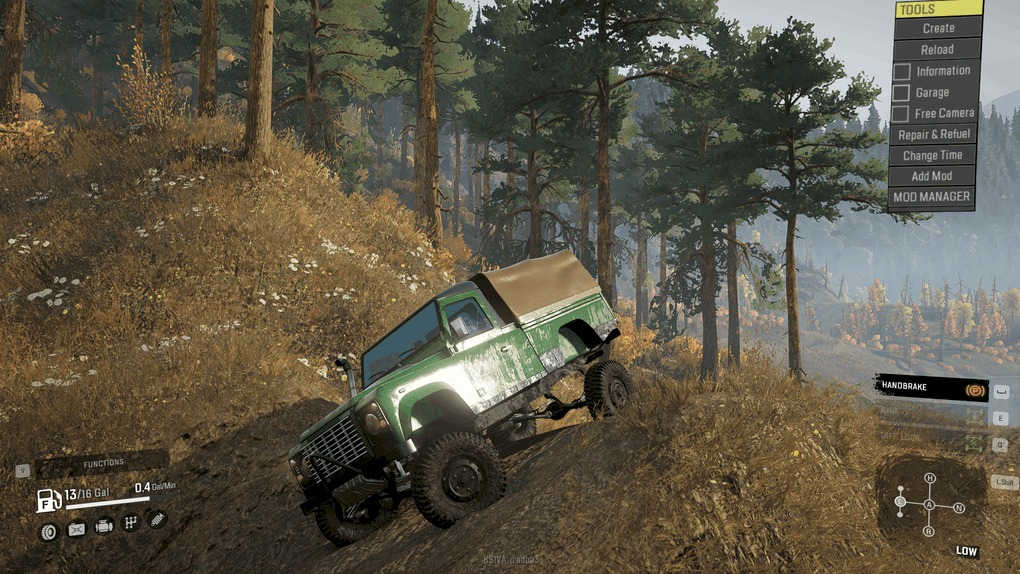Click the engine status icon

pos(103,526)
